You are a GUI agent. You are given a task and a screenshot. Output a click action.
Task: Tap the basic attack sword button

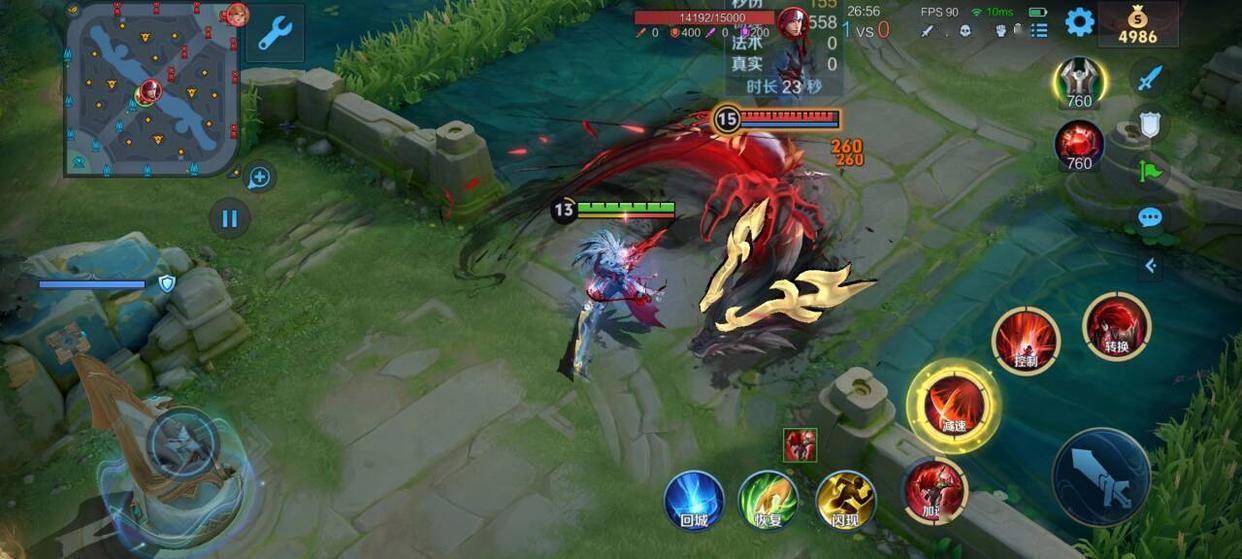1101,478
